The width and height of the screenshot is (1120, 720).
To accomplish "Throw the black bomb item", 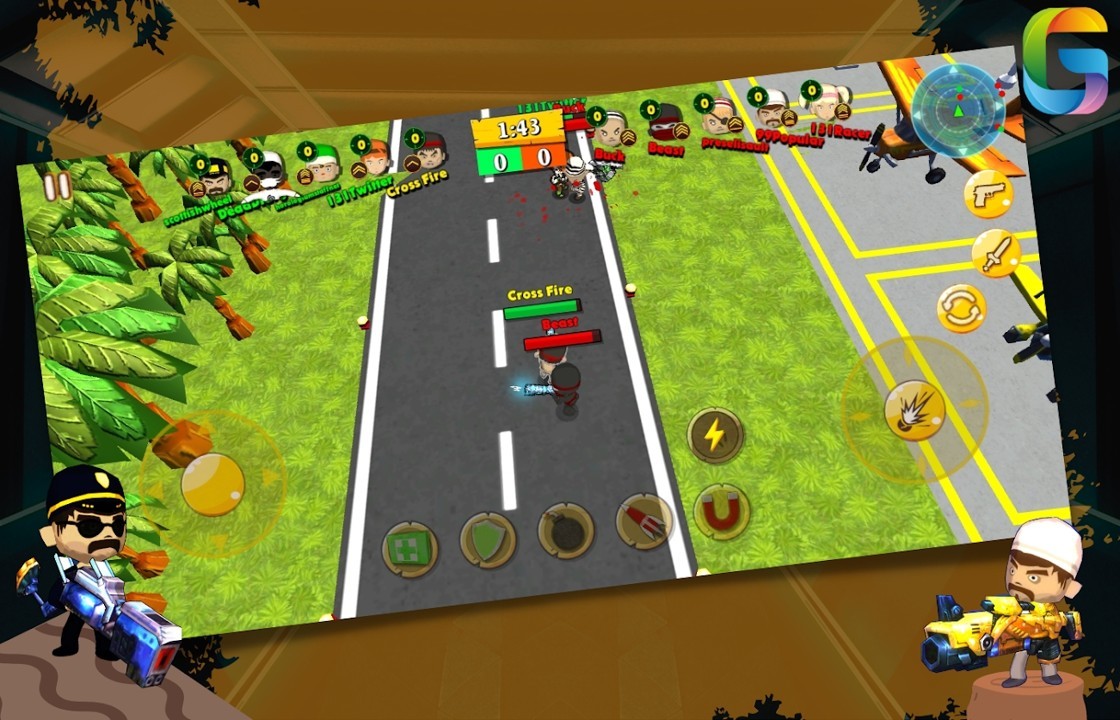I will coord(566,531).
